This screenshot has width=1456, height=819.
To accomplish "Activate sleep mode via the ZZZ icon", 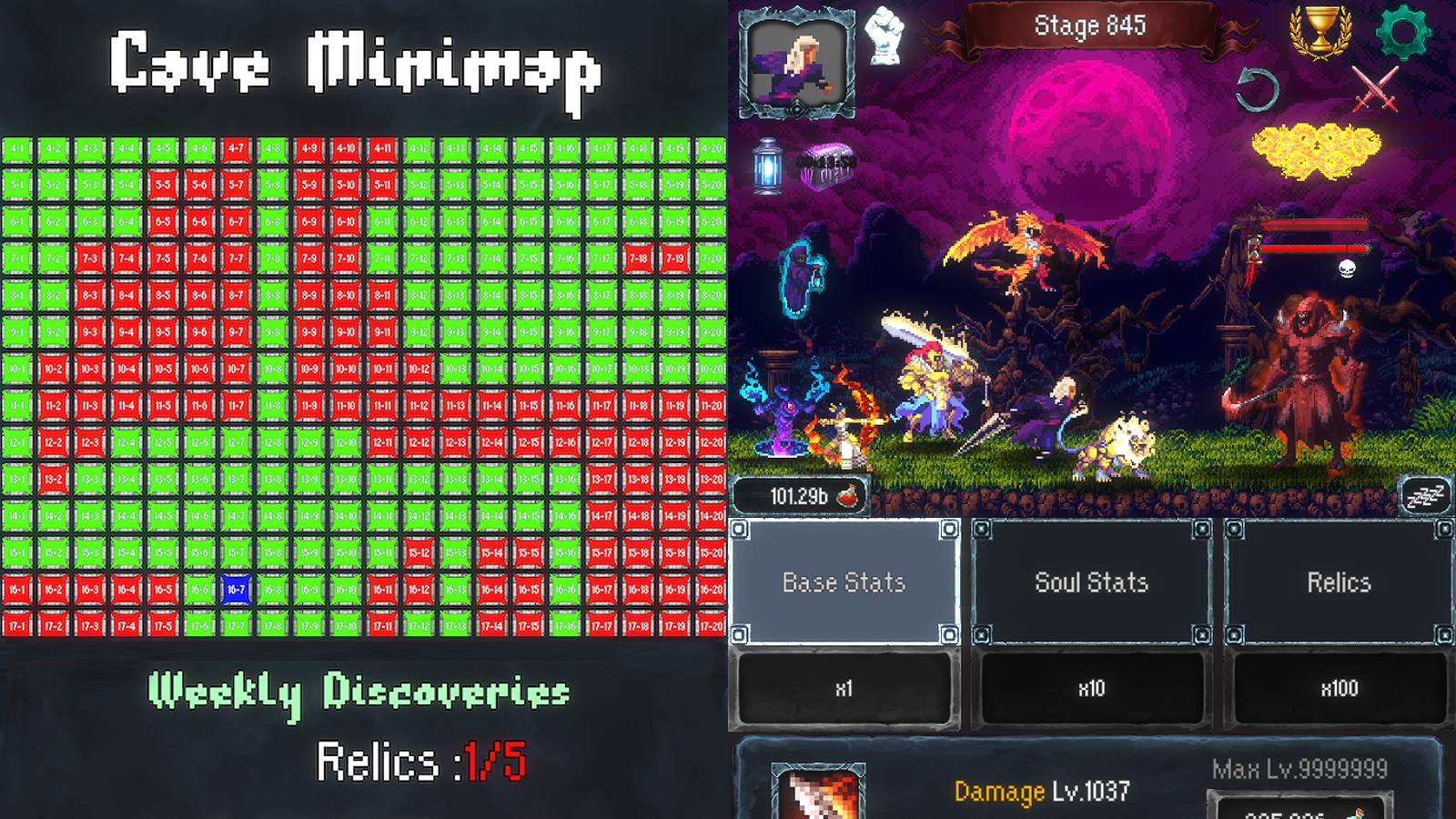I will click(1425, 494).
